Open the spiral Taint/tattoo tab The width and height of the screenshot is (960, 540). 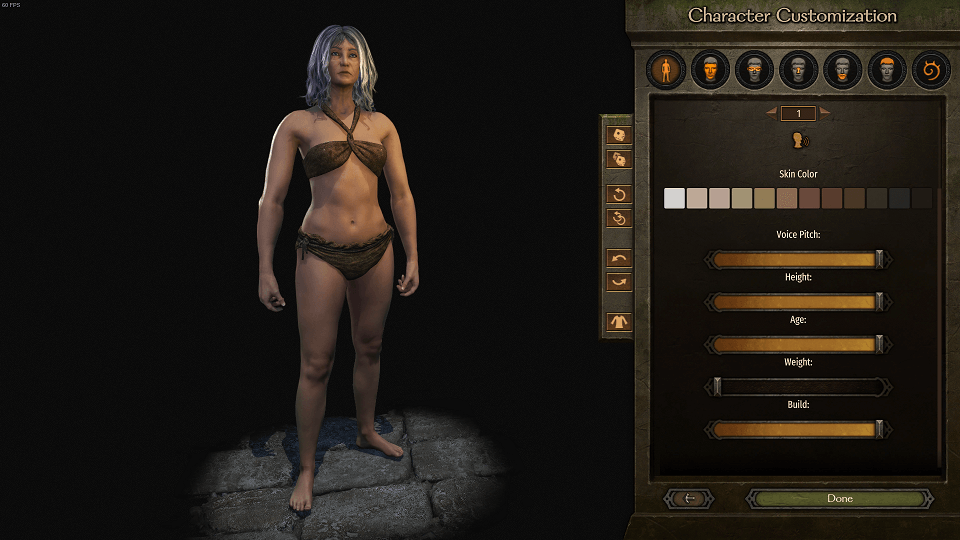pos(929,70)
